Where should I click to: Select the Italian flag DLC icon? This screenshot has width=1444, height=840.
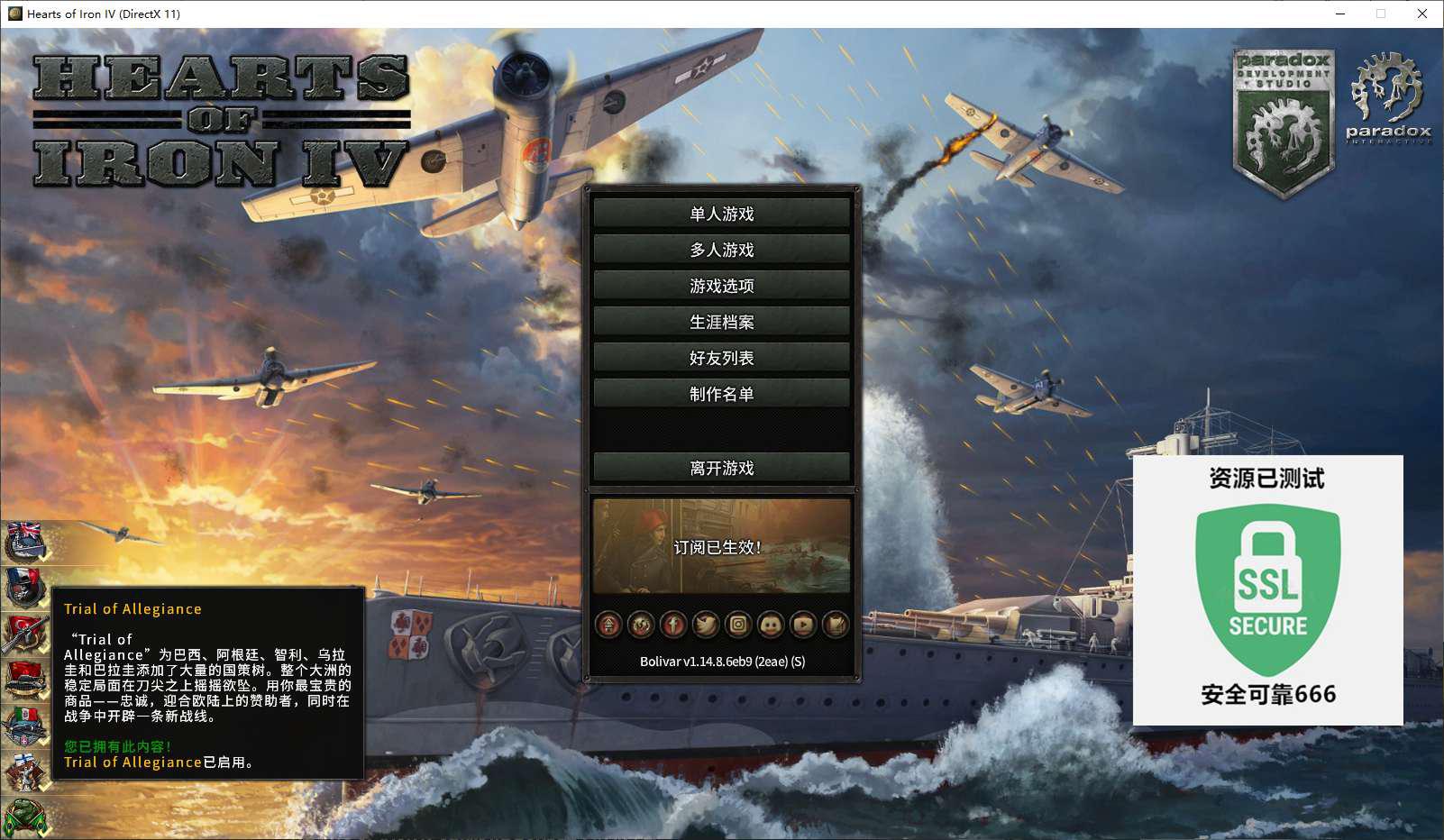pos(24,726)
